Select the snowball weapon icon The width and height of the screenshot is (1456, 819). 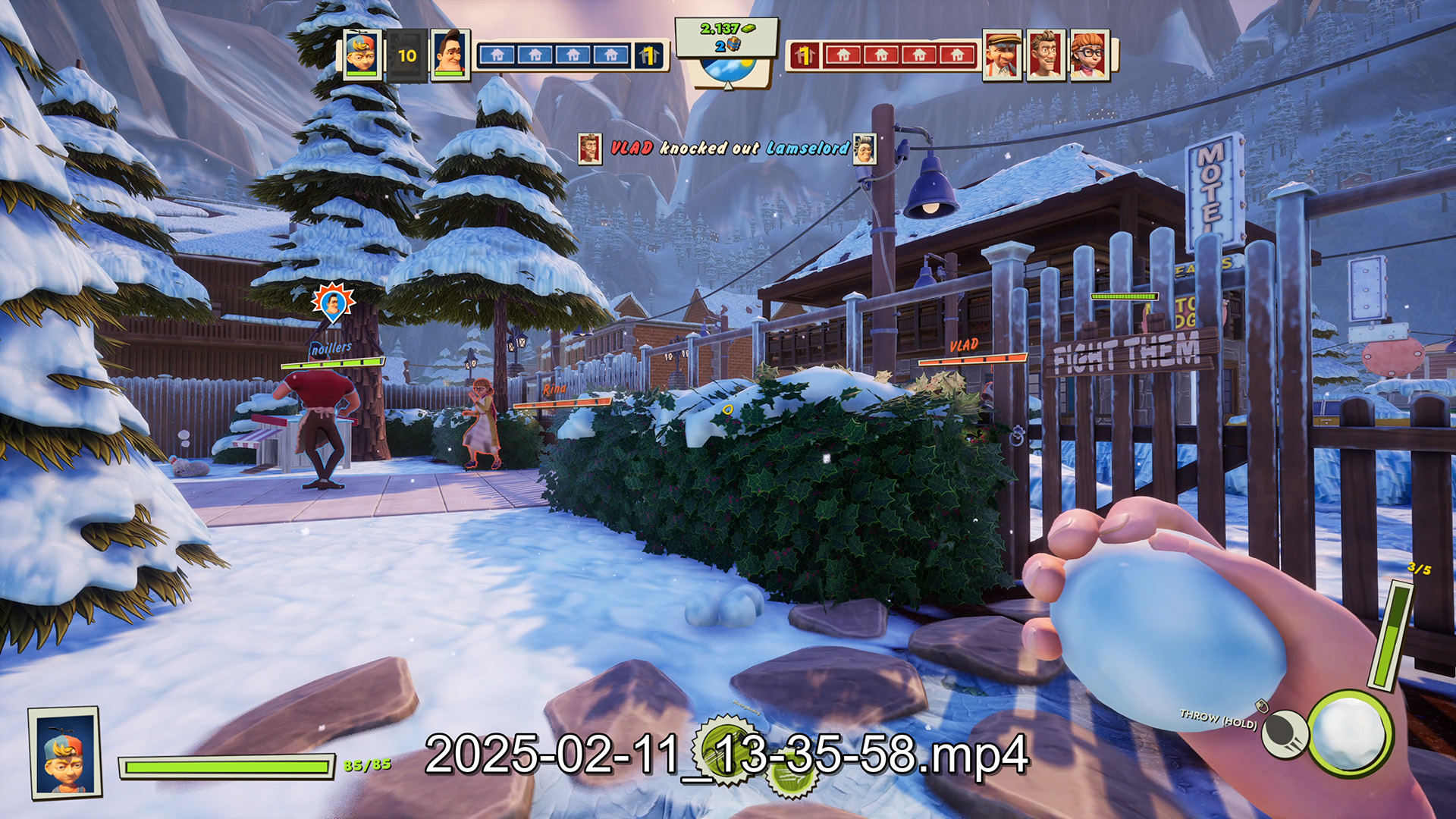pyautogui.click(x=1351, y=733)
